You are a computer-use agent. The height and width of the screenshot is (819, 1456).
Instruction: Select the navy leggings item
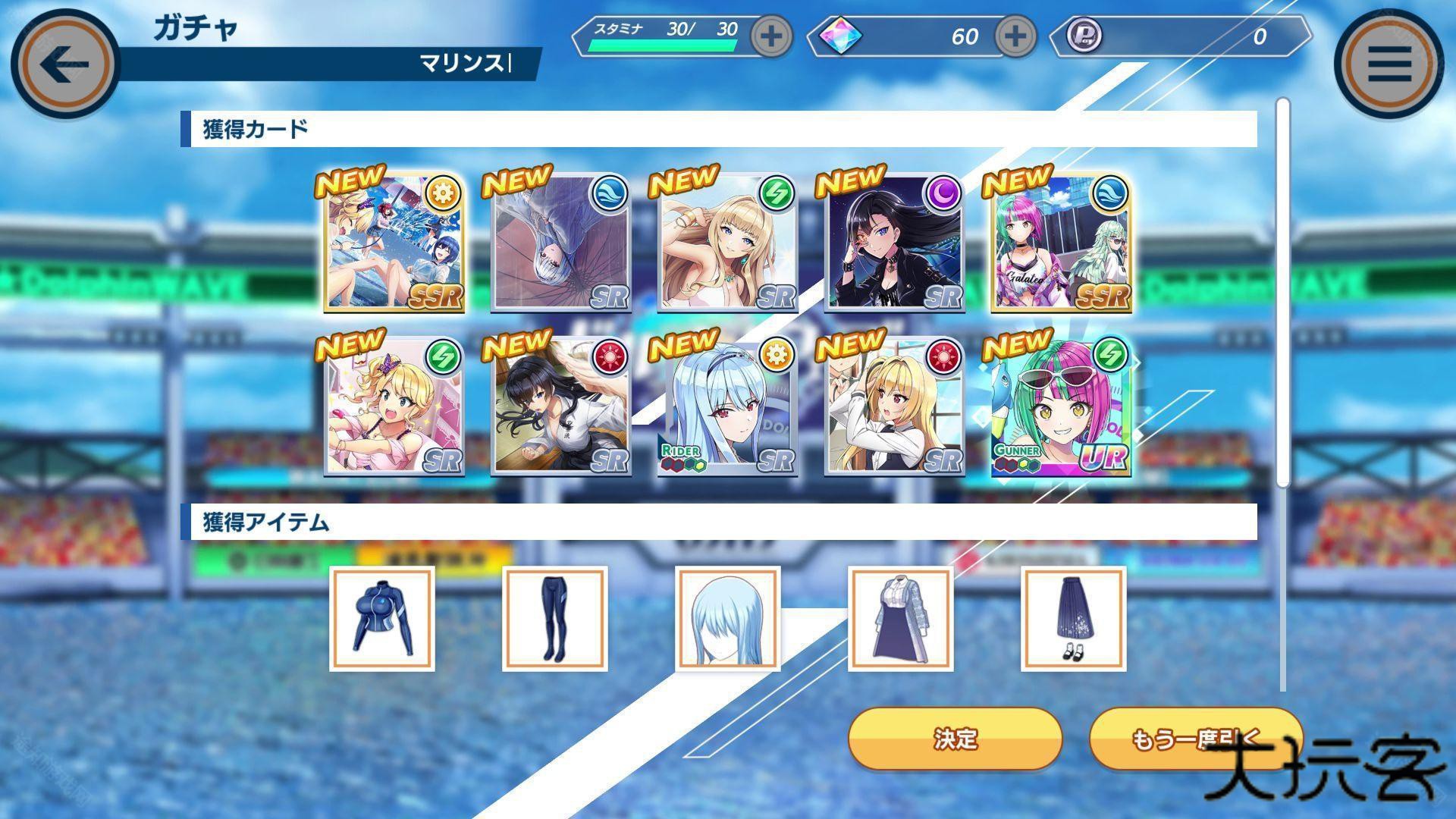point(554,618)
